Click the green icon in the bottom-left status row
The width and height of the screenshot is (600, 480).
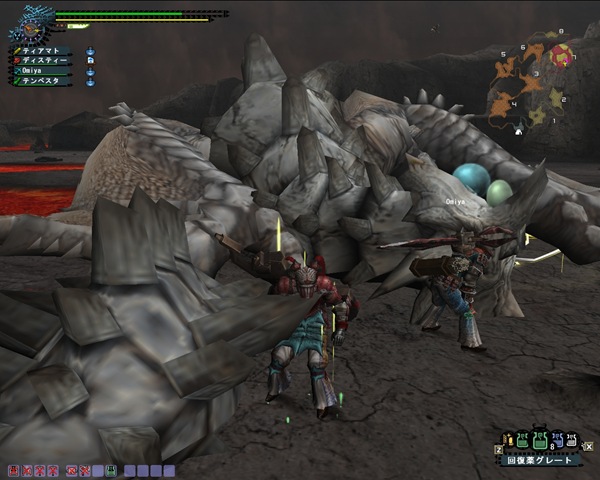[x=111, y=470]
